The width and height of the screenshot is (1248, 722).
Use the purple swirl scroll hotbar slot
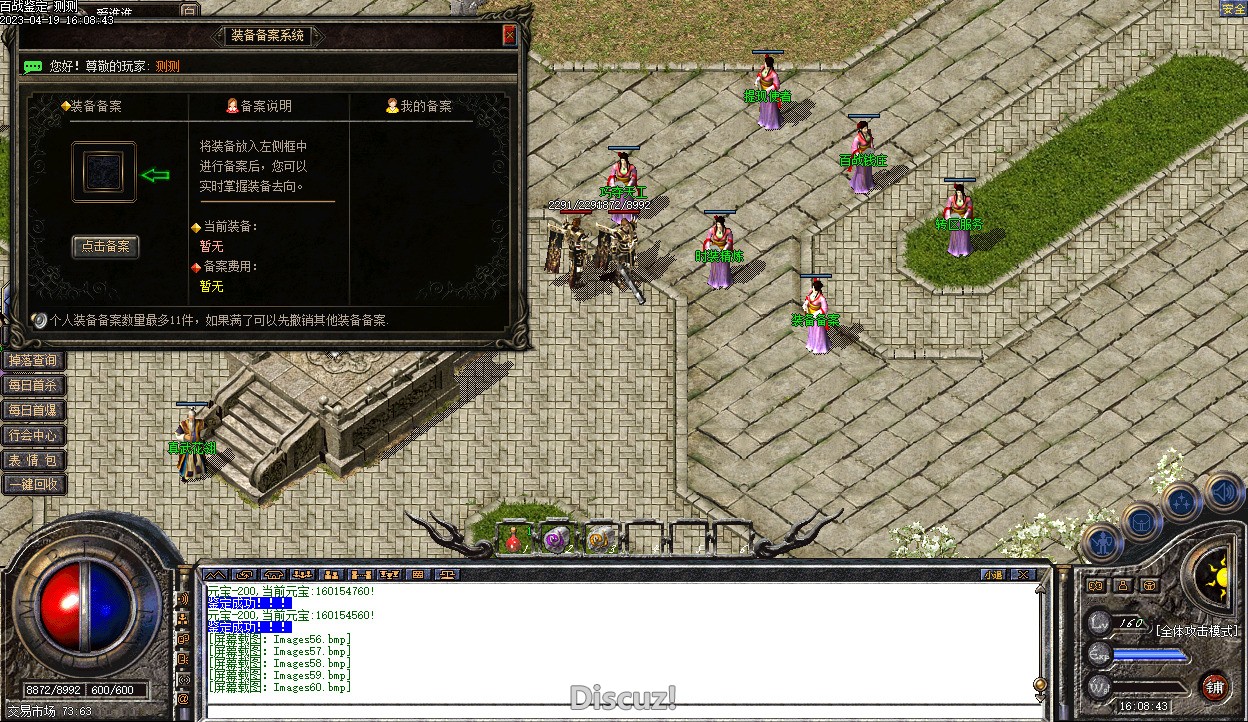(556, 540)
